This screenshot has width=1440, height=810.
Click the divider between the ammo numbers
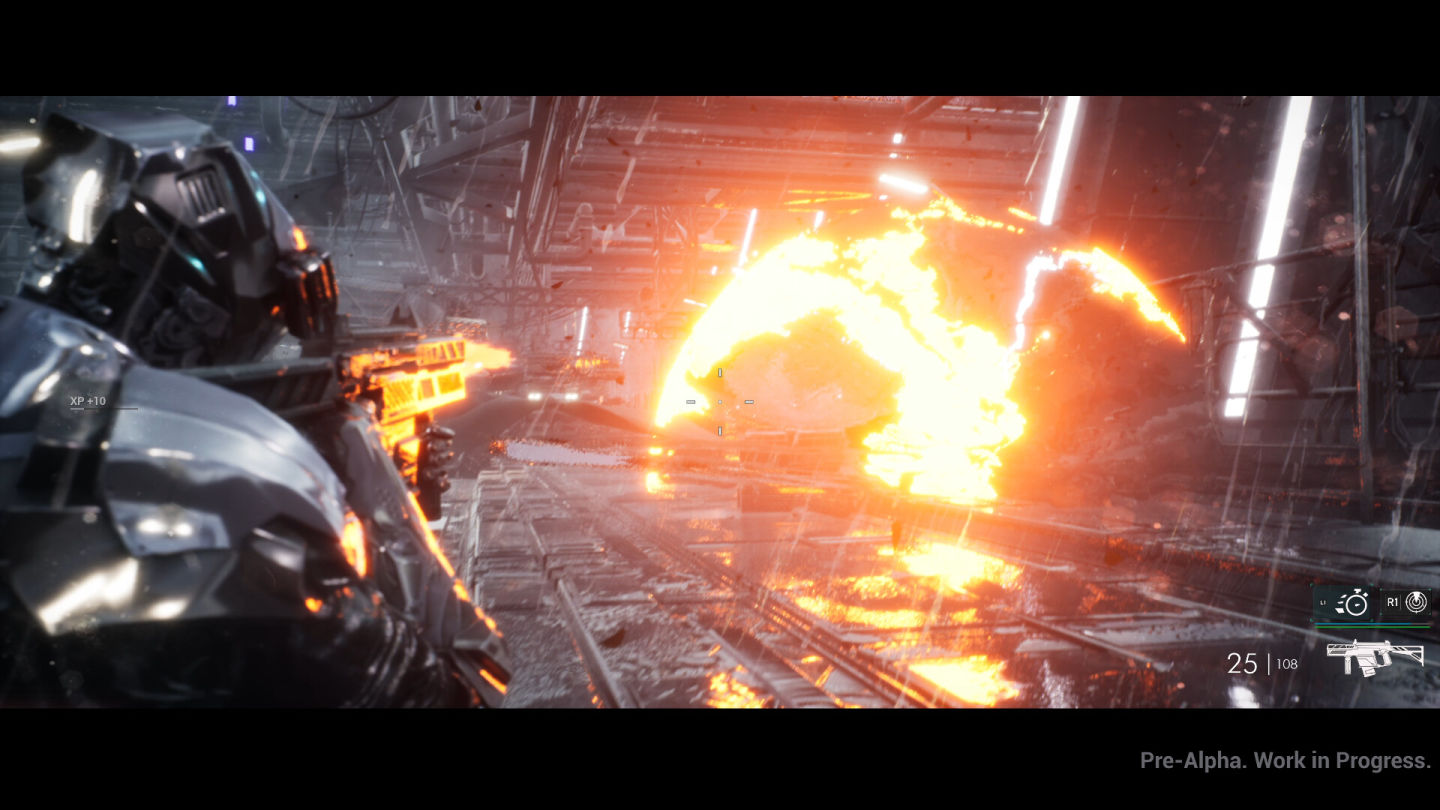(1268, 663)
